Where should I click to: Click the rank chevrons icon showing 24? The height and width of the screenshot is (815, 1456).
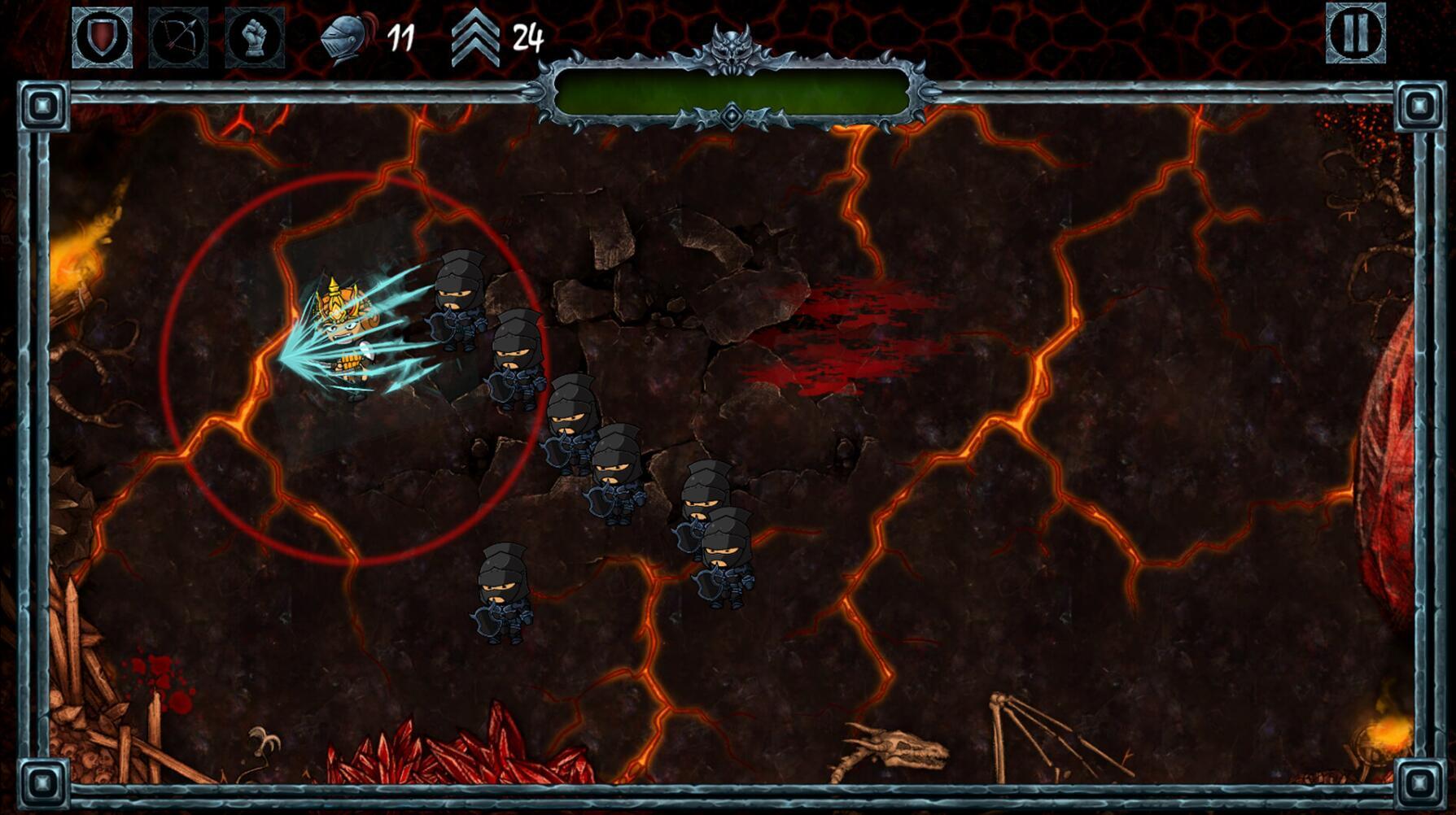click(x=474, y=34)
